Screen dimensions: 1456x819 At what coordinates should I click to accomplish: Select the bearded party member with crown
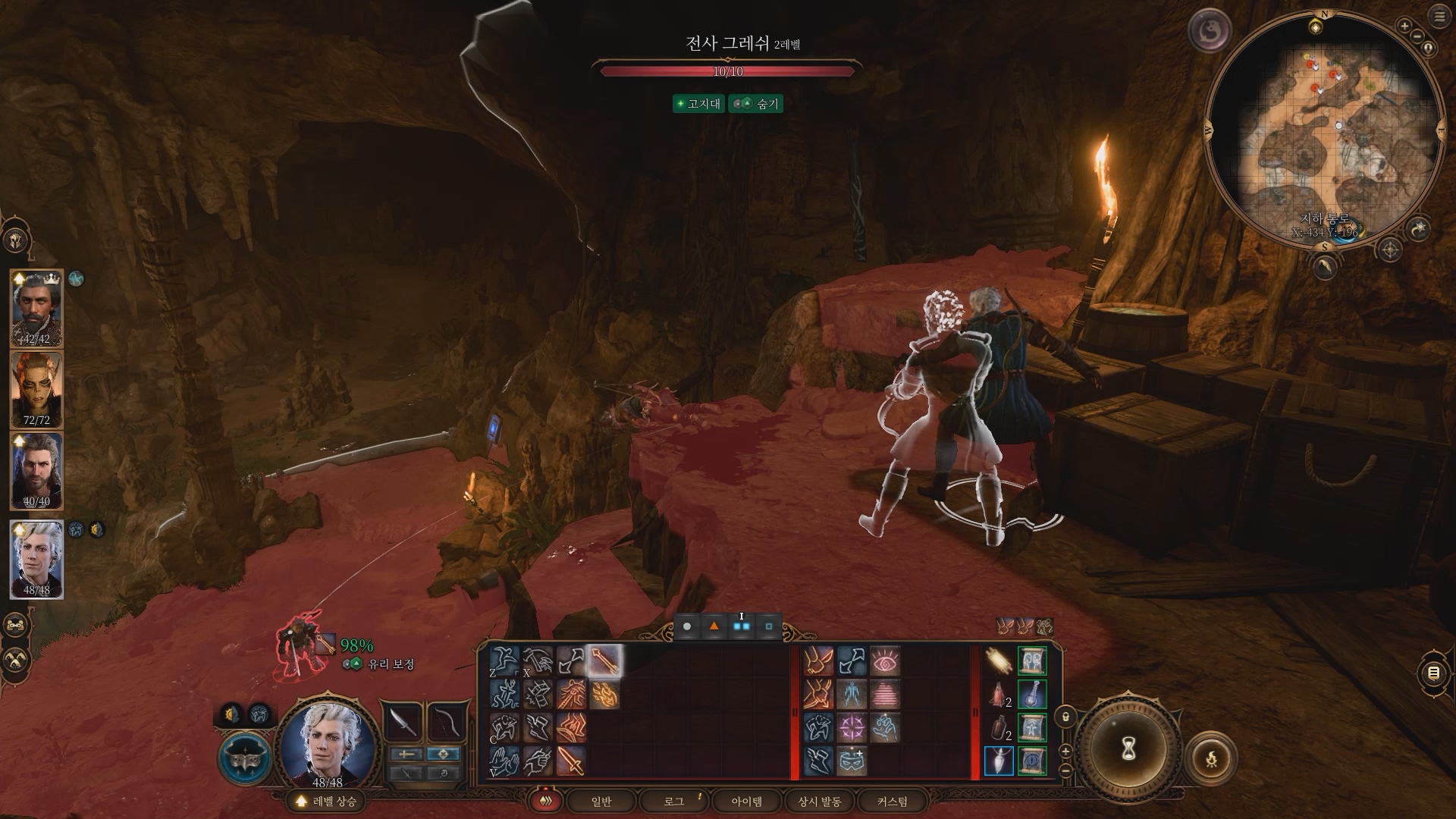pos(36,308)
